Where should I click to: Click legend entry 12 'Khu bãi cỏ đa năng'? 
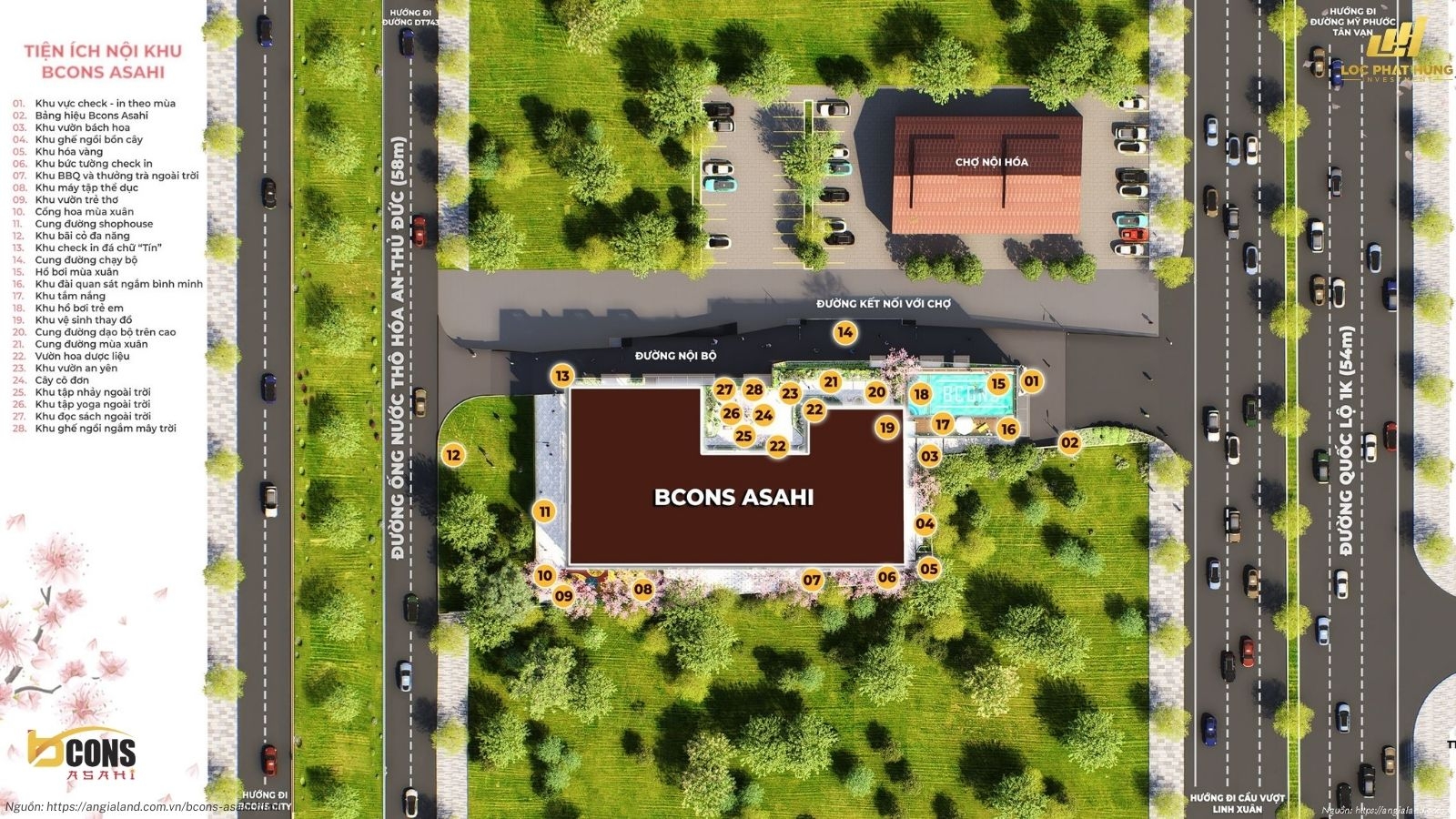point(82,236)
